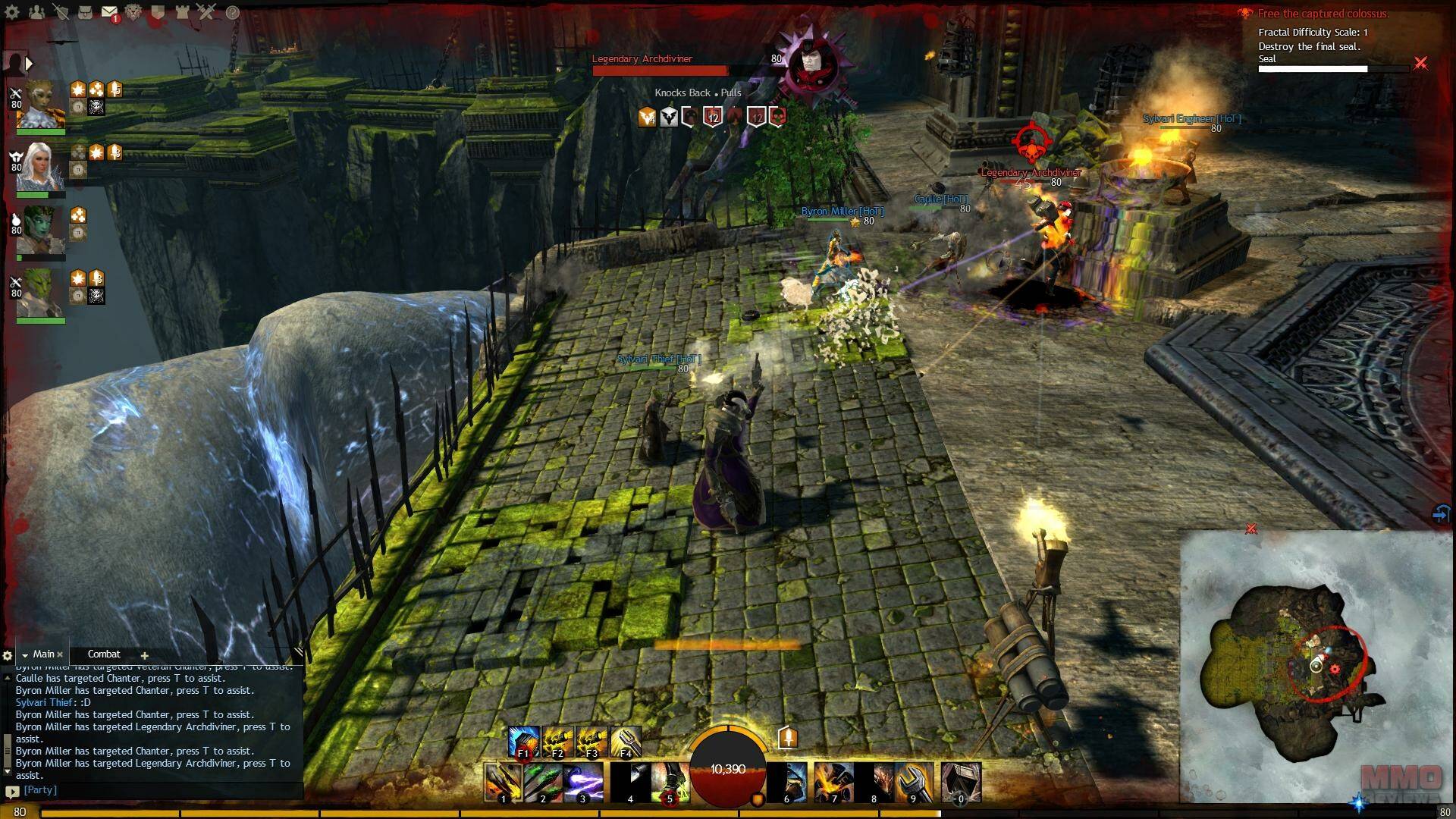Viewport: 1456px width, 819px height.
Task: Add a new chat tab
Action: click(x=144, y=655)
